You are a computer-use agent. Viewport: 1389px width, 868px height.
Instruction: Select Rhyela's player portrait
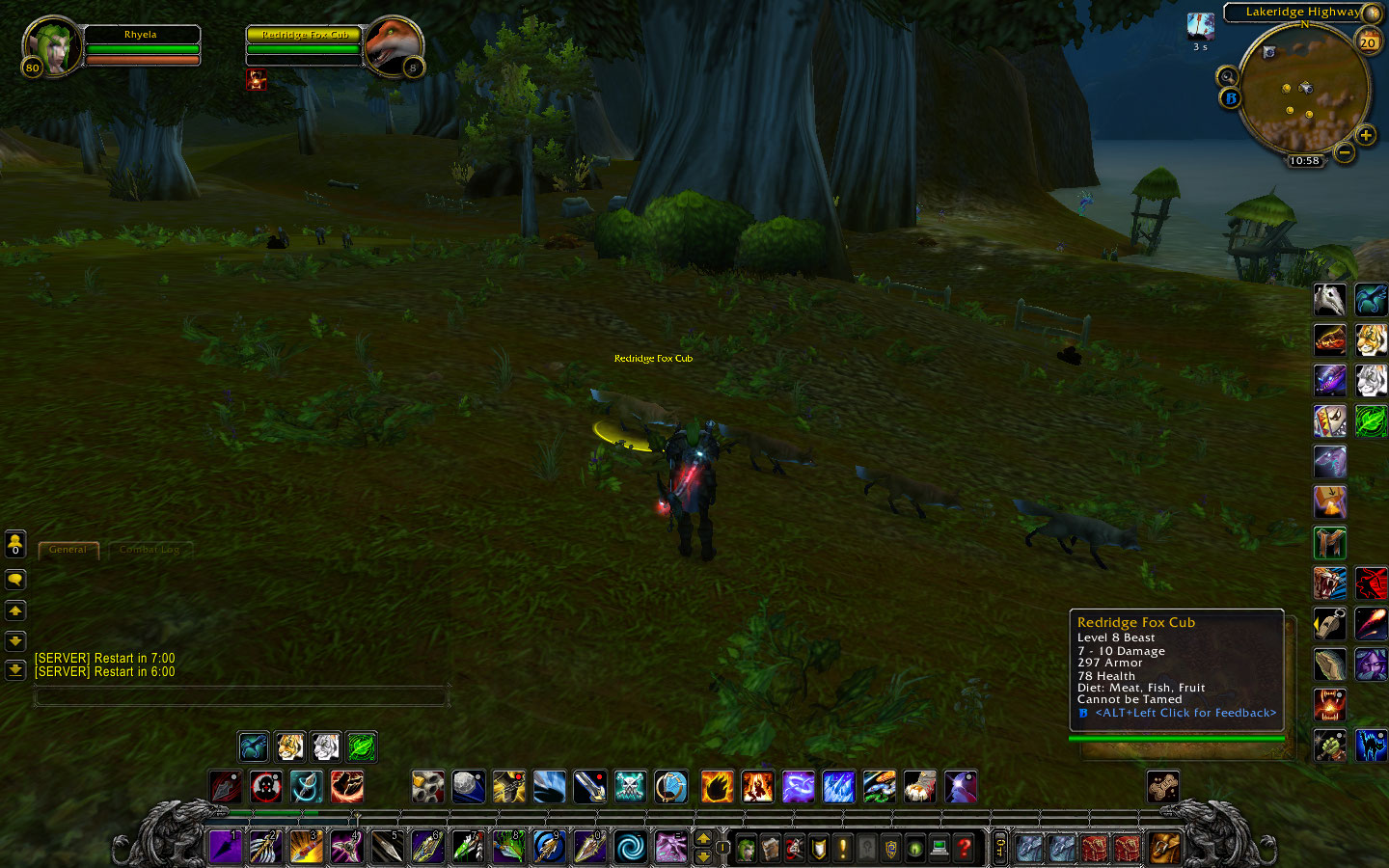[x=53, y=46]
